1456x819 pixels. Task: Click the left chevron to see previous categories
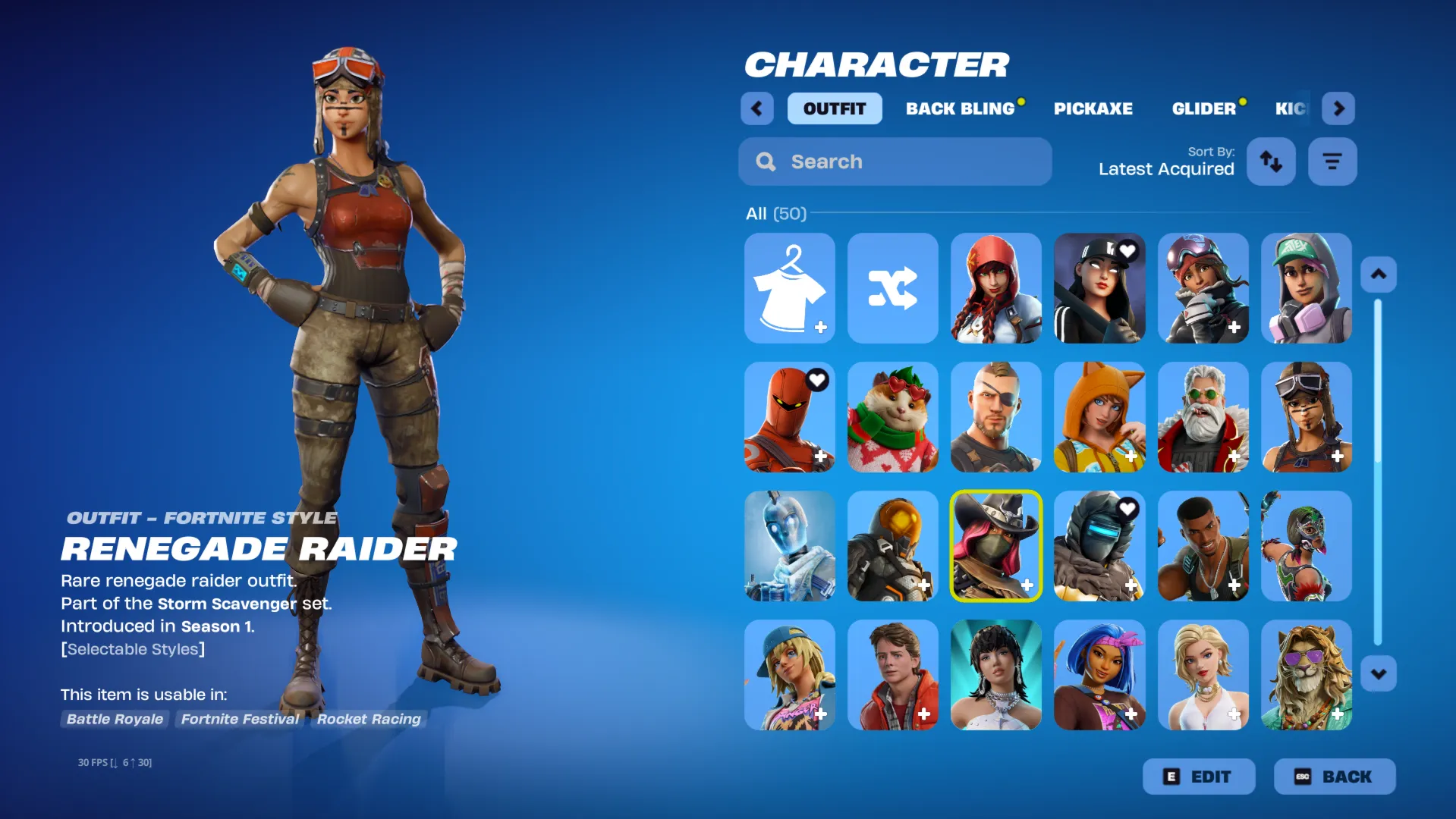click(x=756, y=108)
